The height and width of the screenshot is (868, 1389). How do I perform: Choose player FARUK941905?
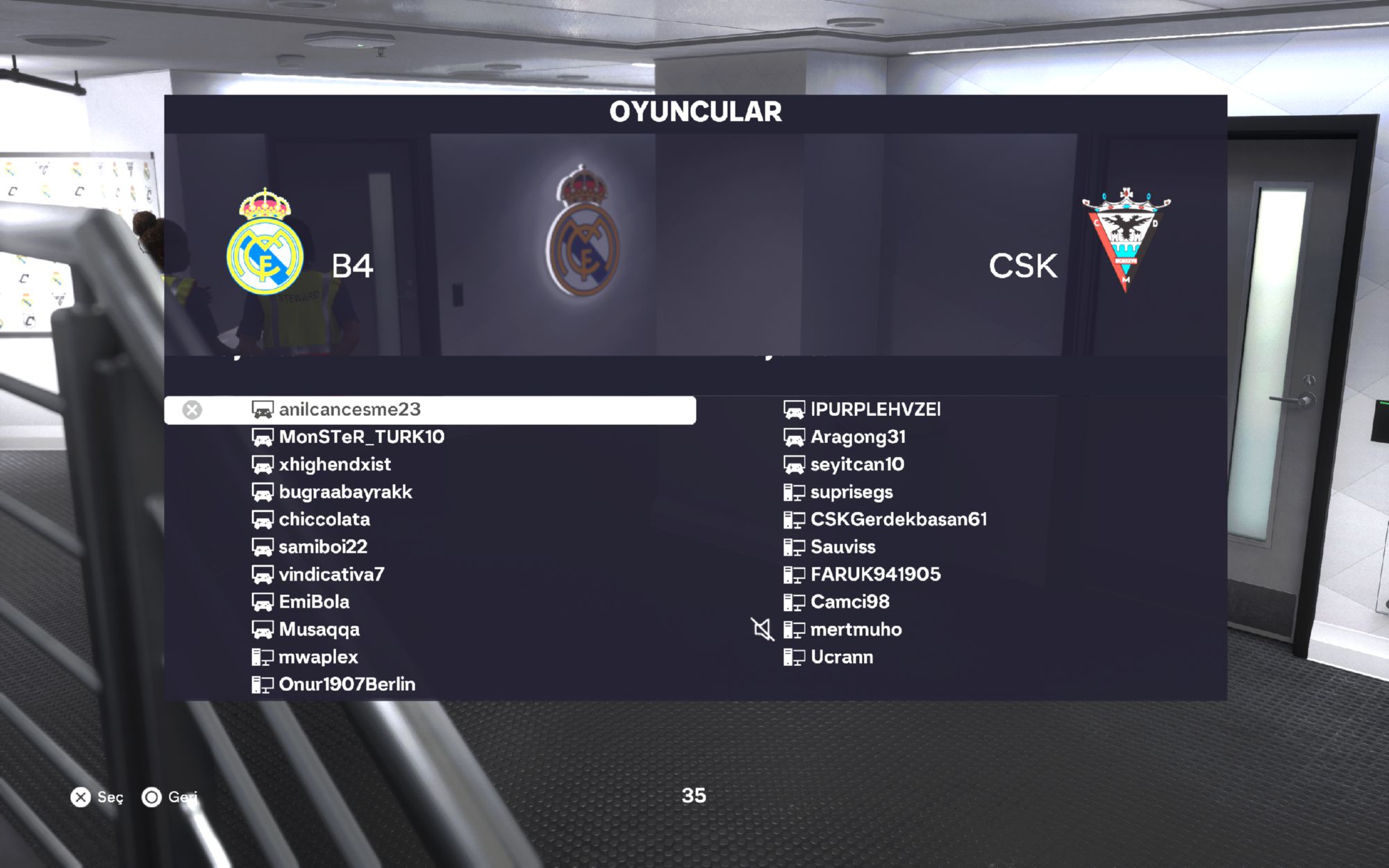[x=875, y=574]
